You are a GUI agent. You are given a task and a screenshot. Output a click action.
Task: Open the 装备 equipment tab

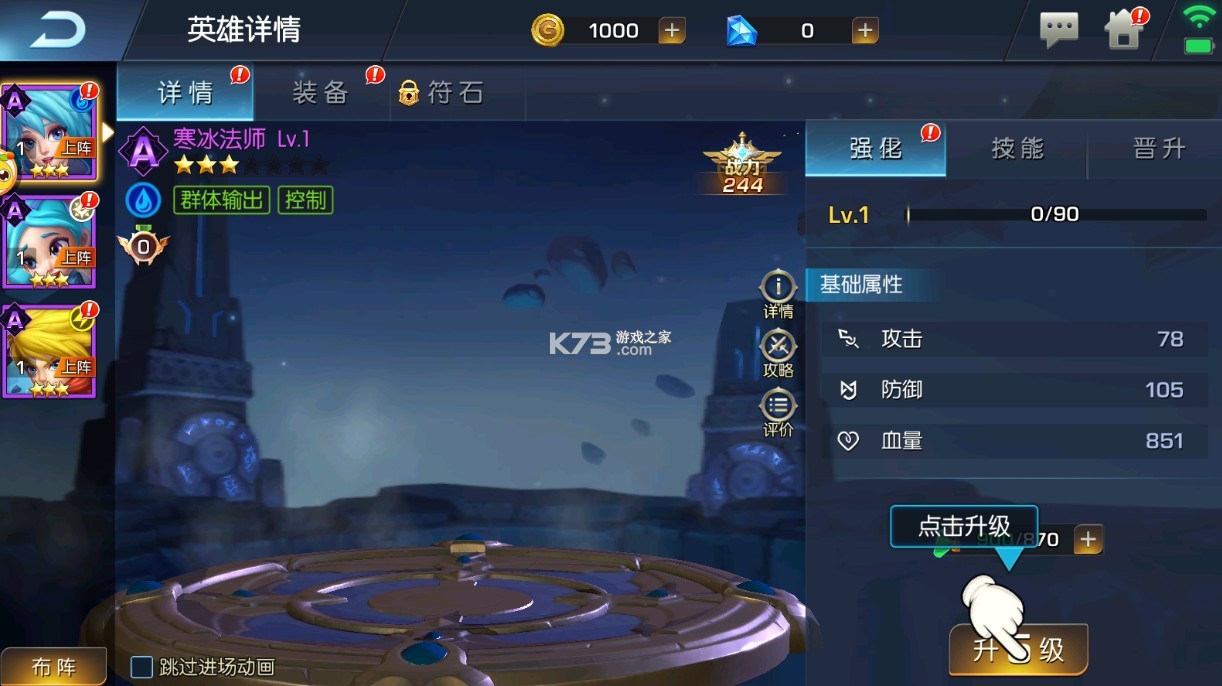(x=320, y=94)
